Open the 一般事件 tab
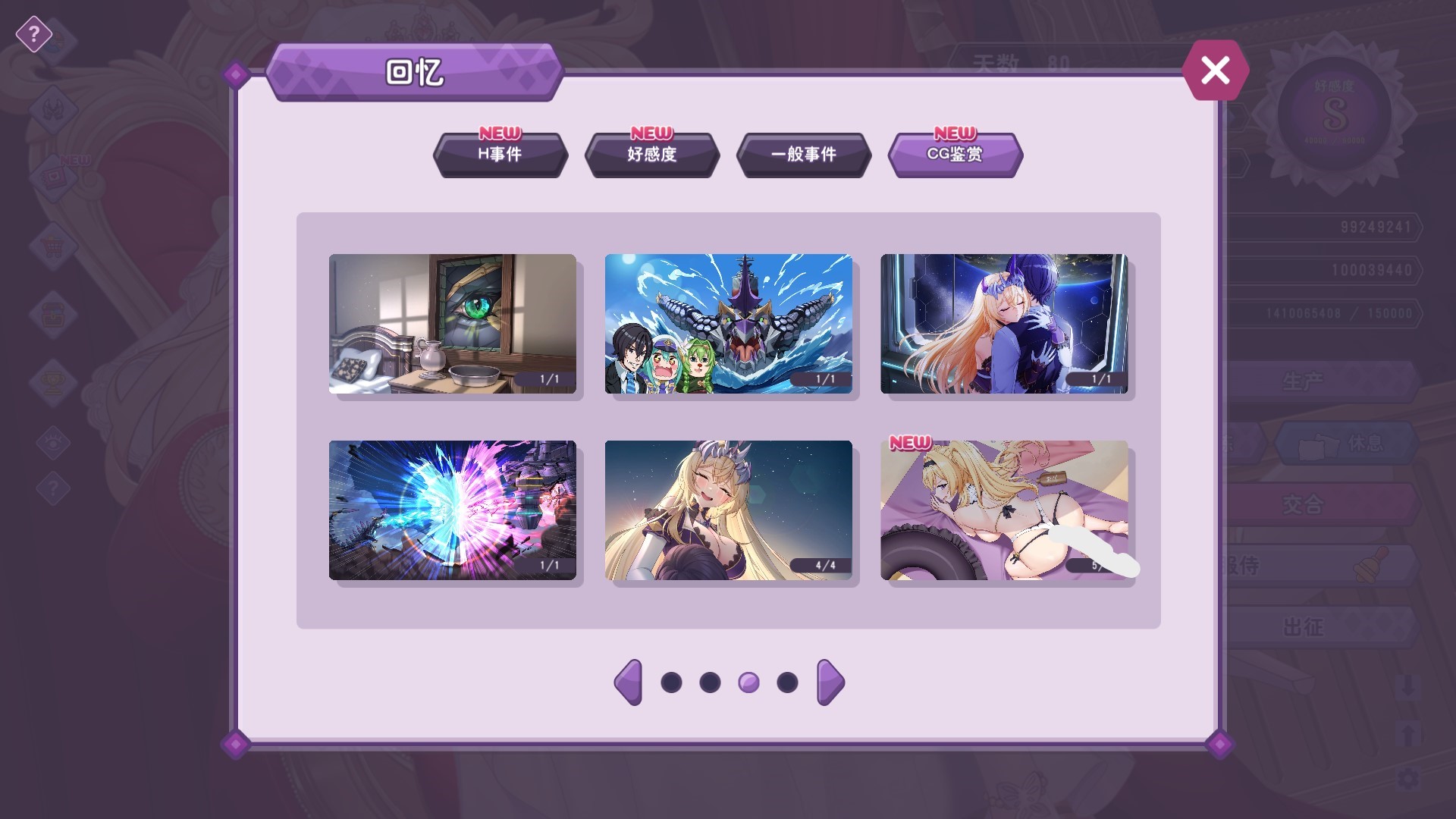 point(804,155)
